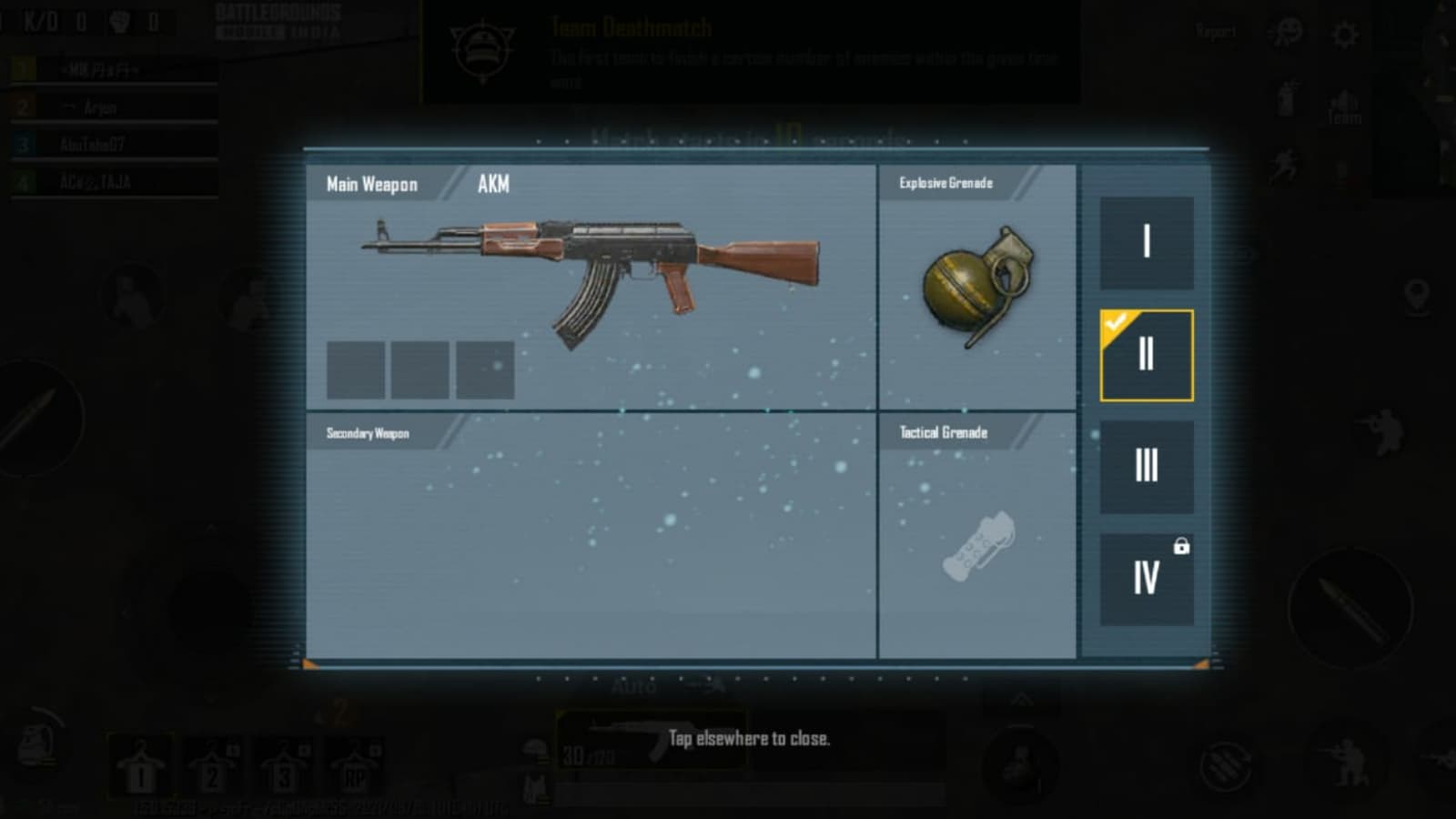Open the empty Secondary Weapon panel
This screenshot has width=1456, height=819.
(591, 537)
